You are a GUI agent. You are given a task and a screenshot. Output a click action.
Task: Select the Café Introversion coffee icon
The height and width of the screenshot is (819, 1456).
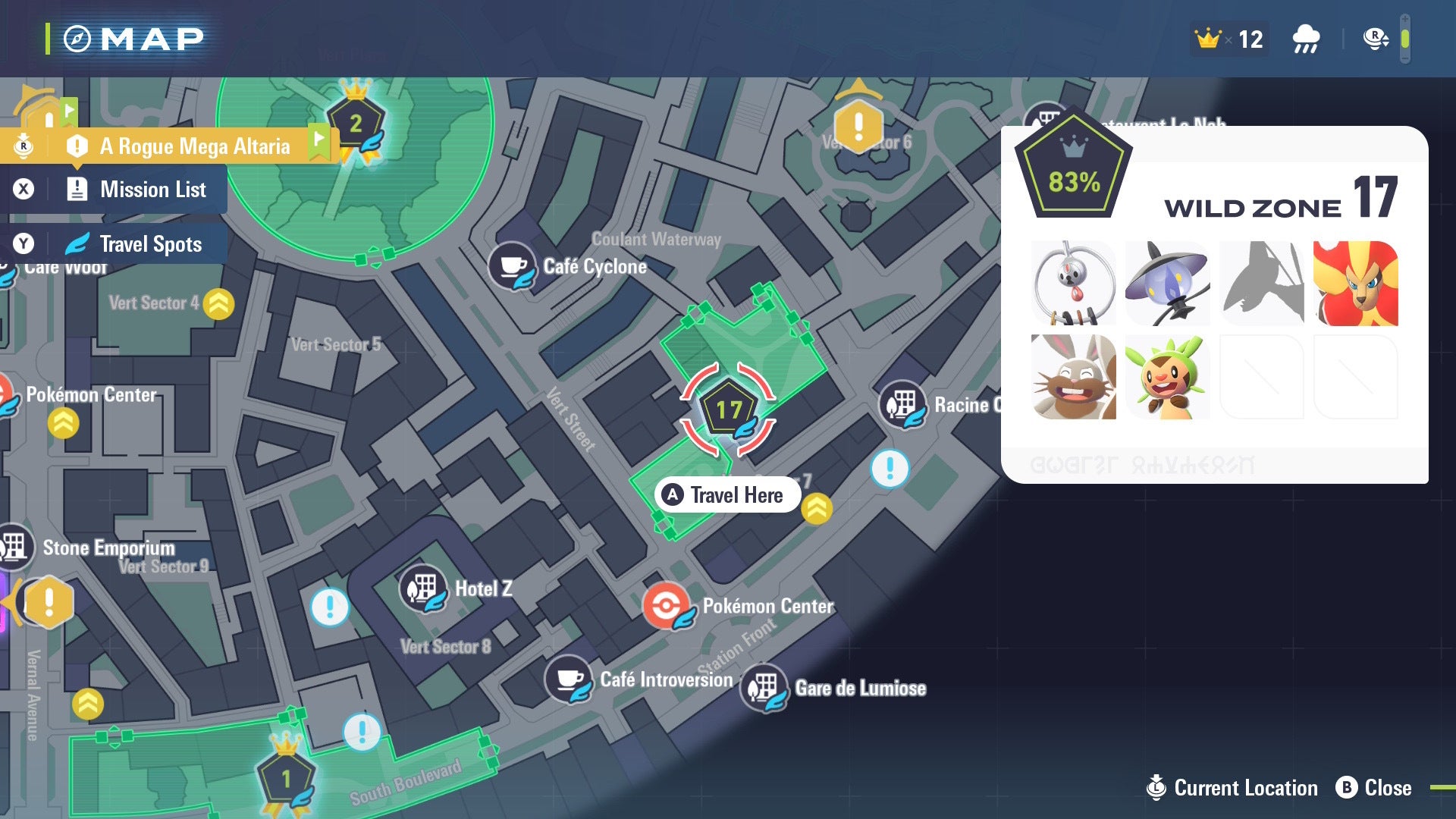pyautogui.click(x=569, y=680)
